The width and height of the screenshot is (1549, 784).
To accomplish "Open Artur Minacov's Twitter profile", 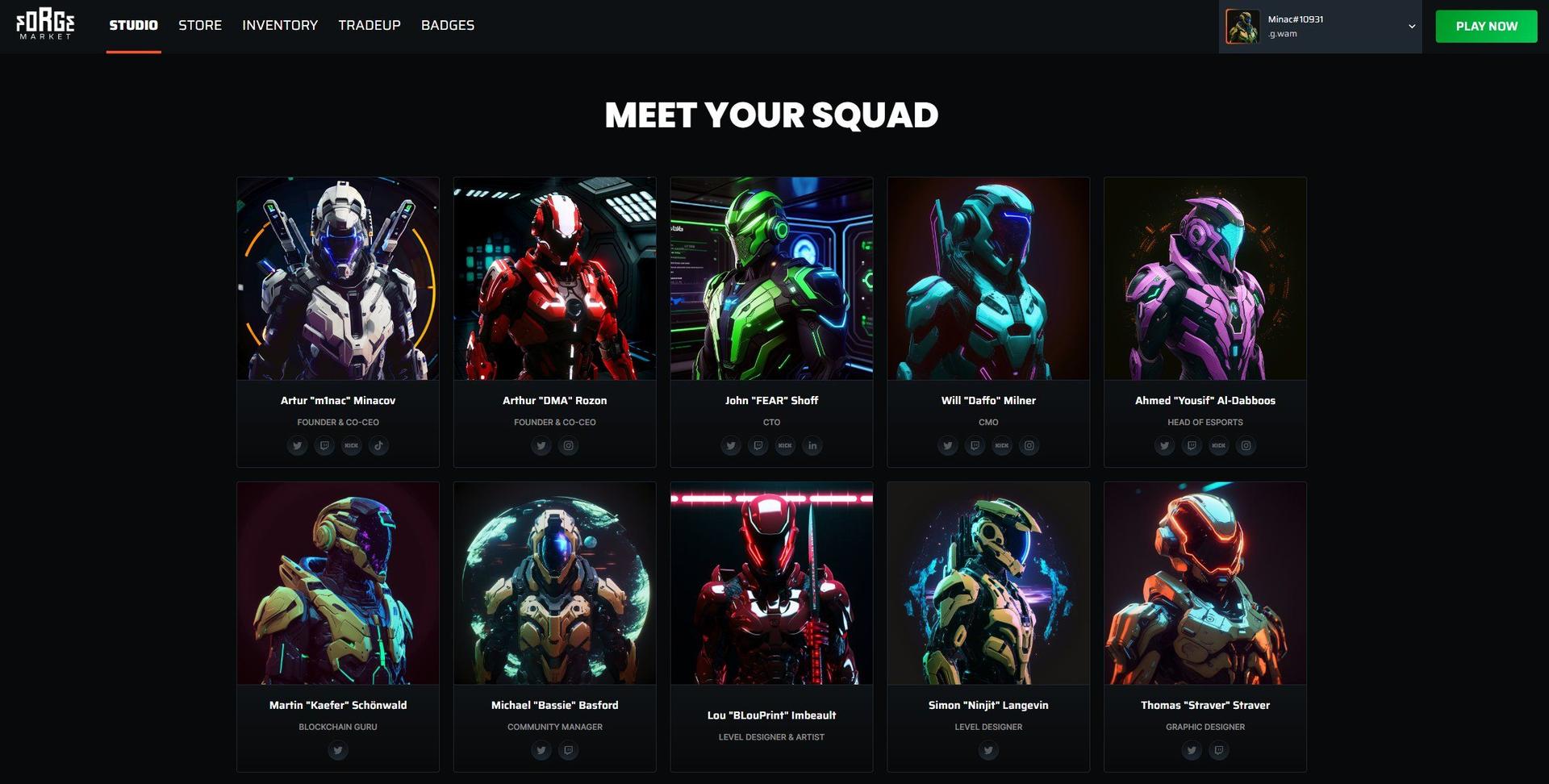I will 298,445.
